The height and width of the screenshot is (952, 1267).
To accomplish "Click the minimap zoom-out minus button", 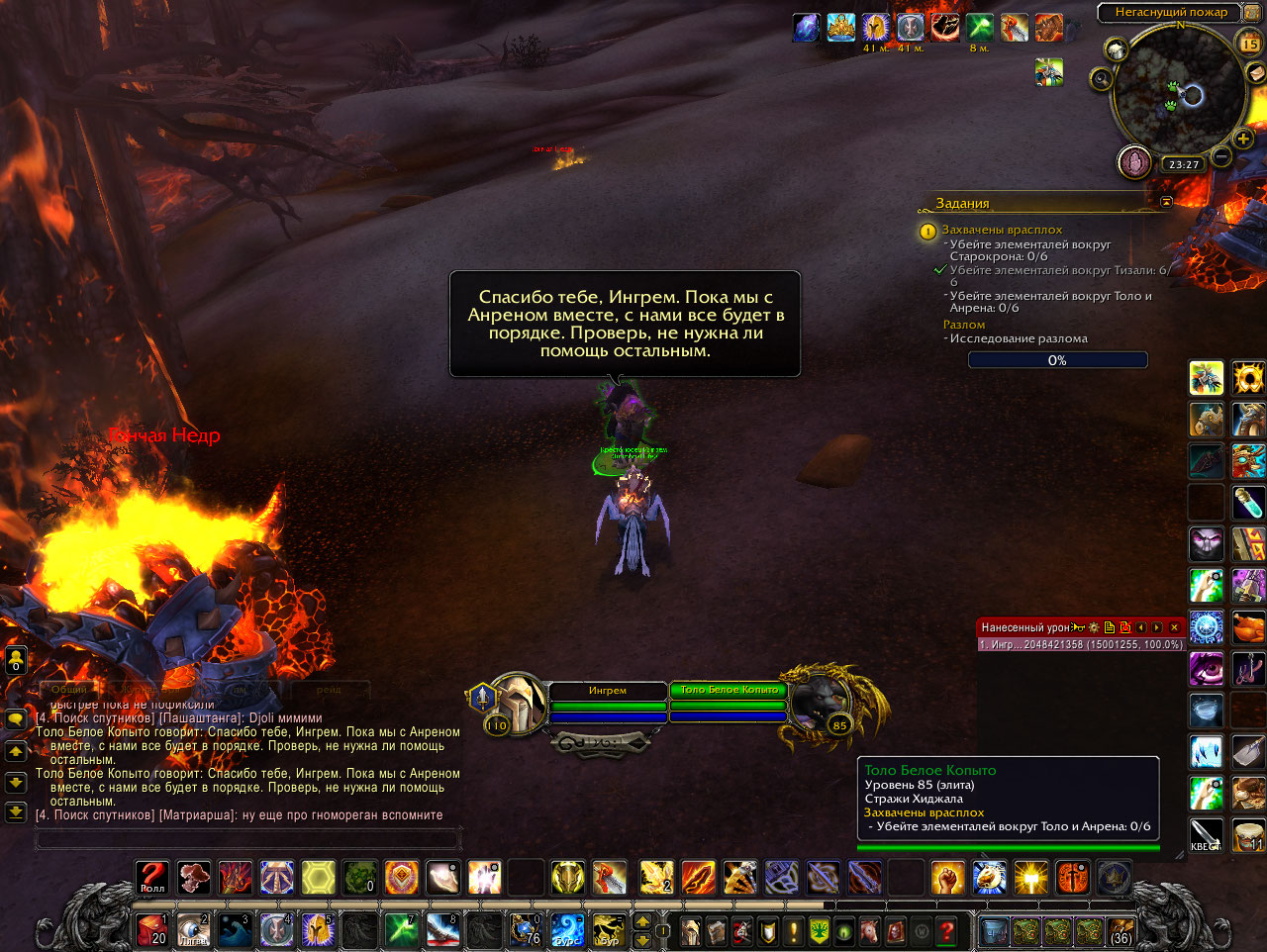I will [x=1222, y=157].
